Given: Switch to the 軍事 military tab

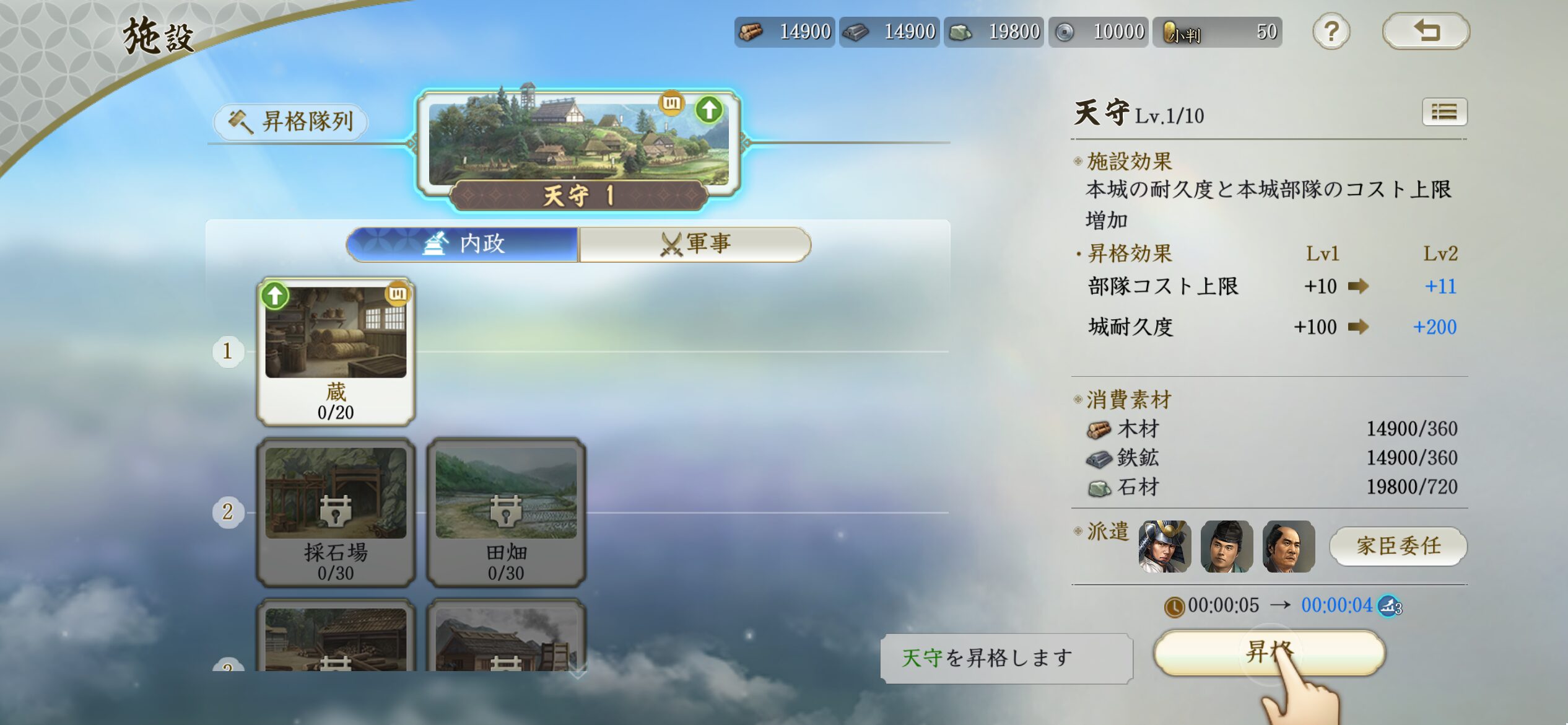Looking at the screenshot, I should [x=695, y=244].
